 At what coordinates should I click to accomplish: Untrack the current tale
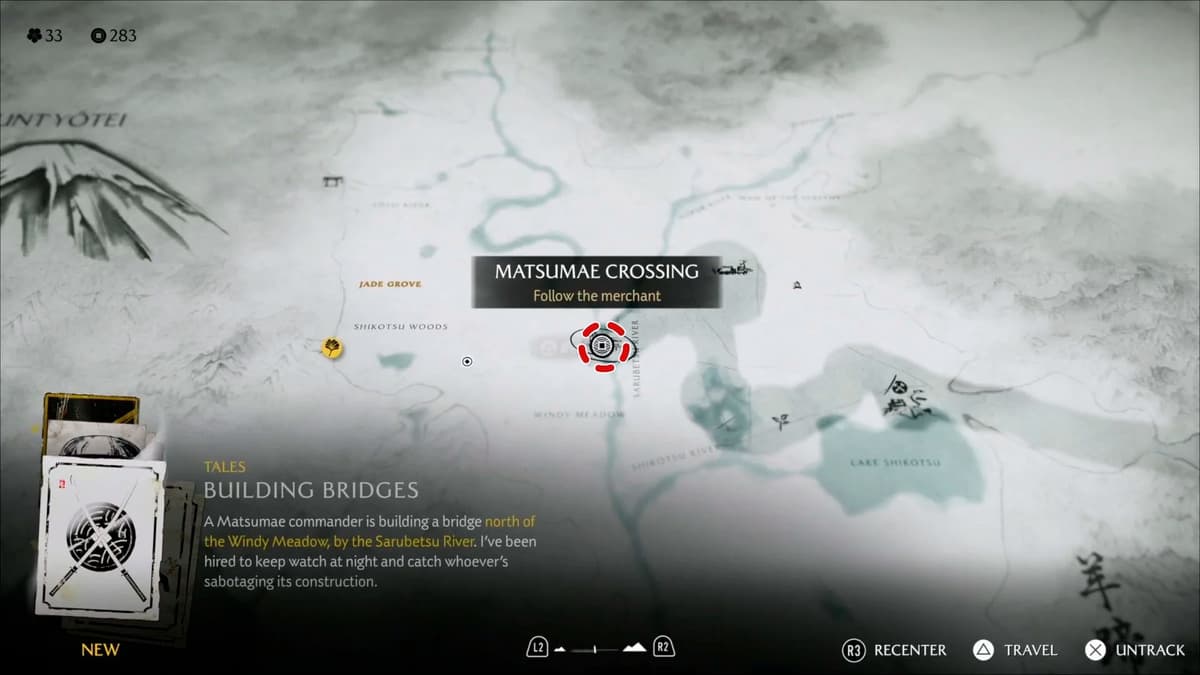(x=1135, y=650)
